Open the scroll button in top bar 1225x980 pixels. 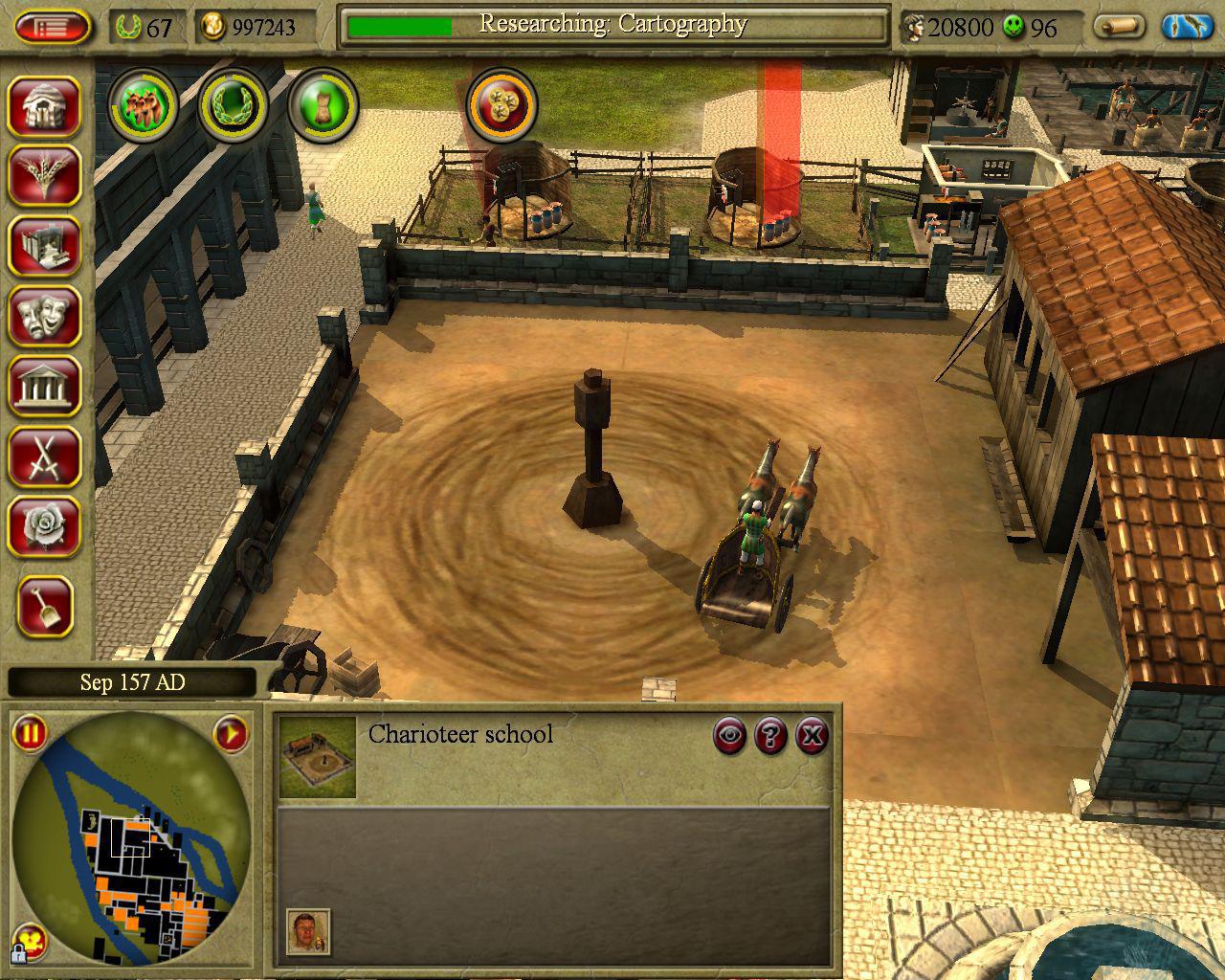click(1119, 27)
